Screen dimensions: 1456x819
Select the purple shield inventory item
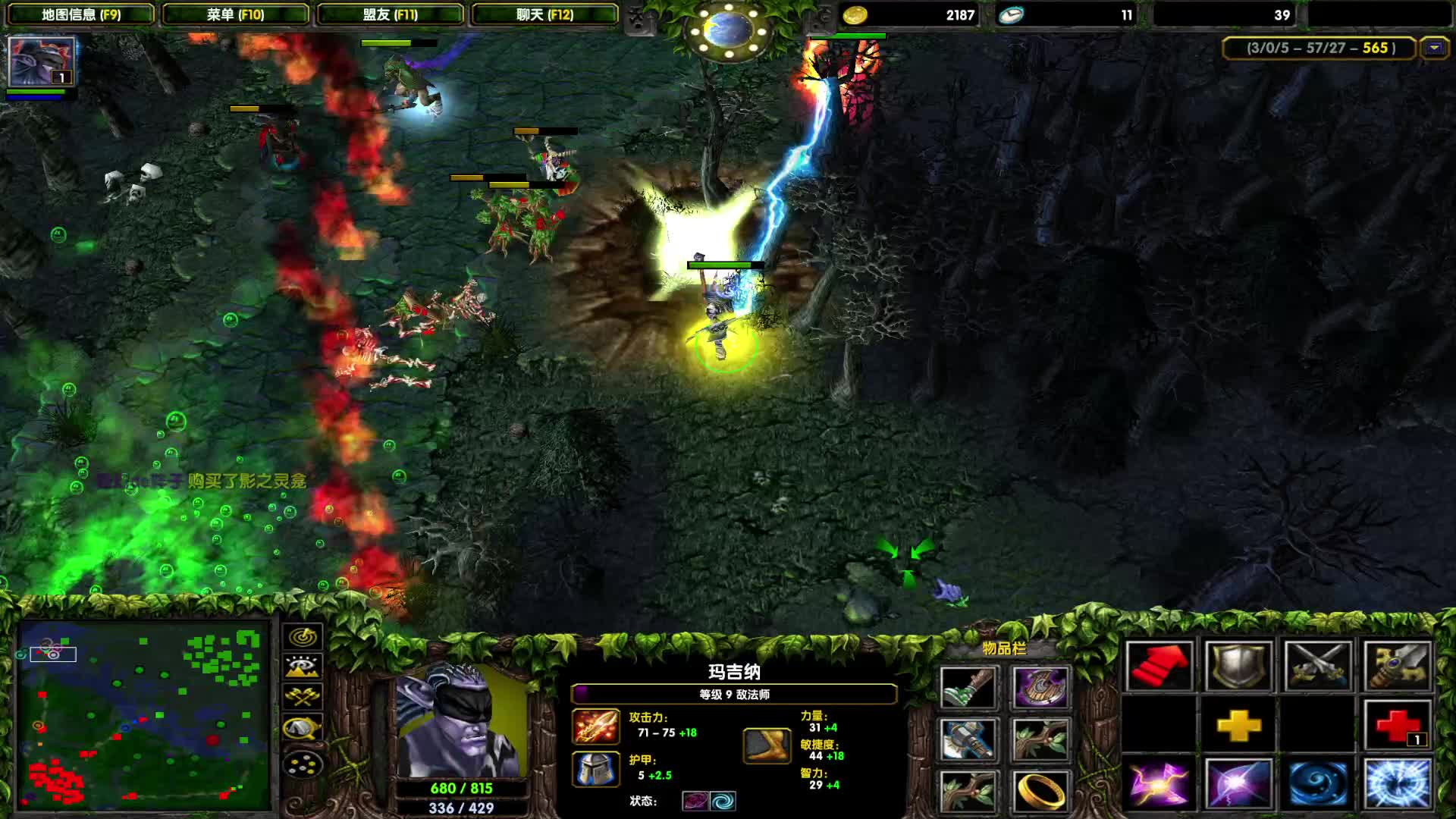1040,688
